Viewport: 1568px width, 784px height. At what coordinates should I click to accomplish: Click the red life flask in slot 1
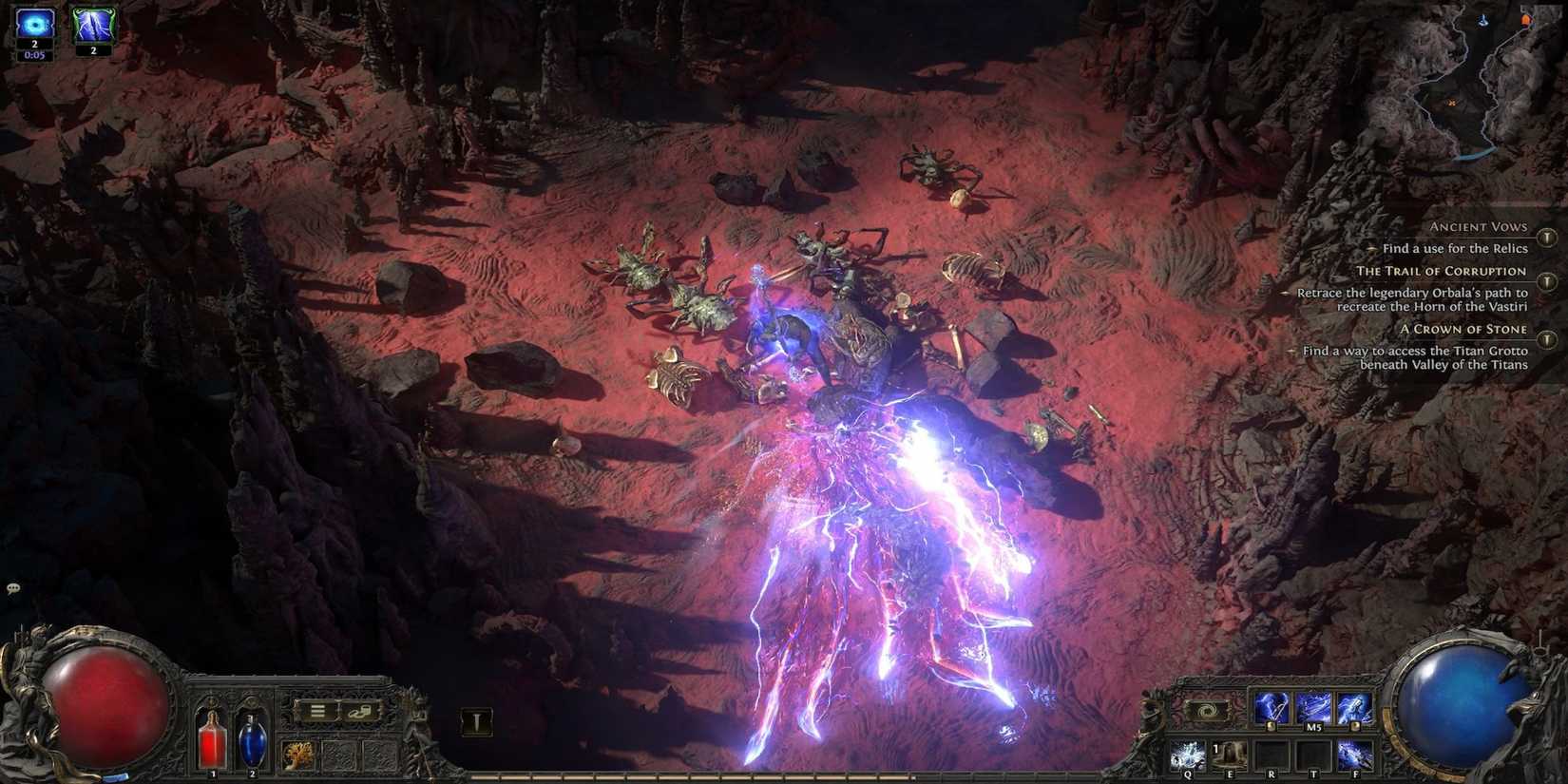coord(211,741)
